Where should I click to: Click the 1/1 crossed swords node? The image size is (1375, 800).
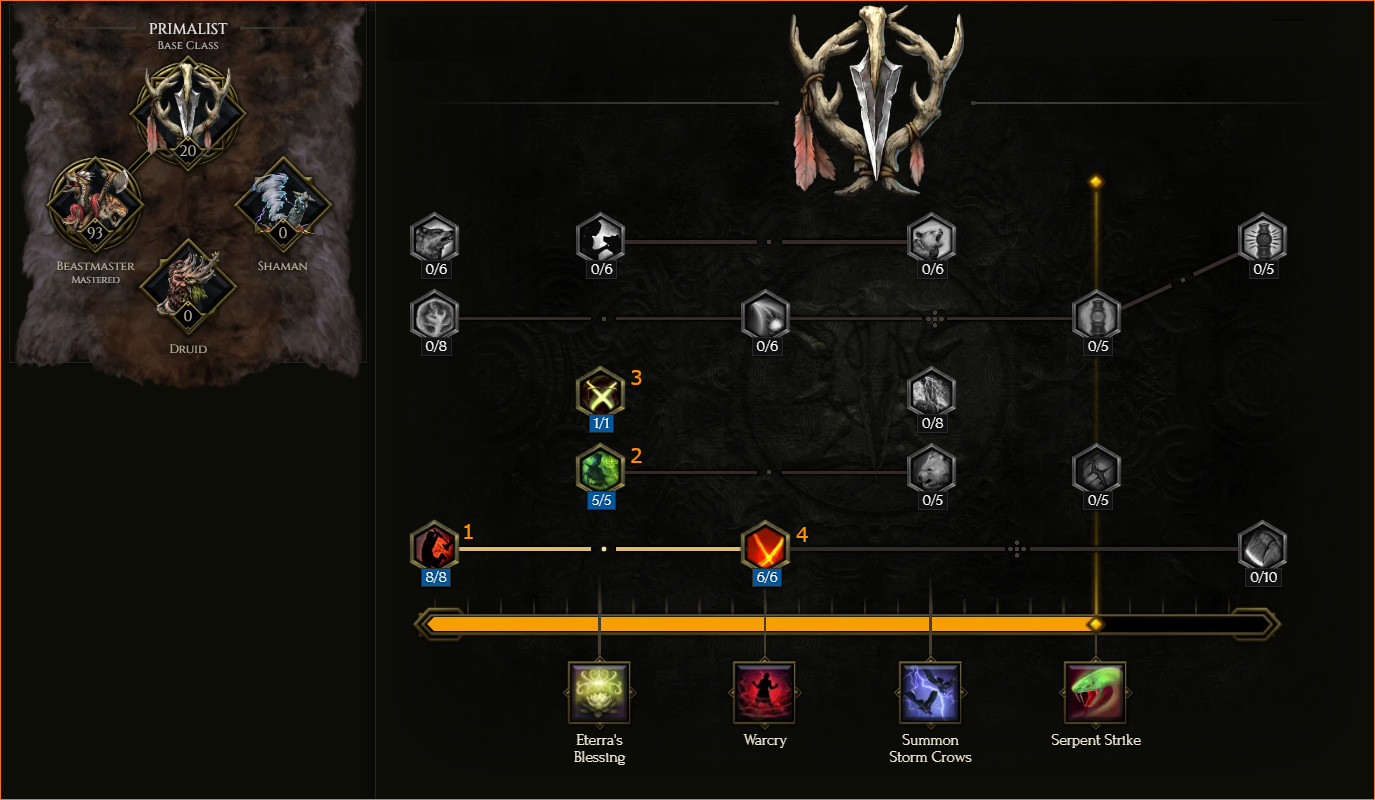coord(601,393)
